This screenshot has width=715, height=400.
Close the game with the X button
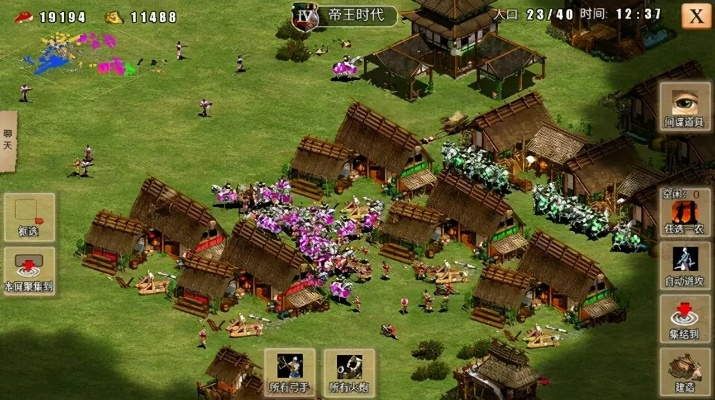[696, 15]
